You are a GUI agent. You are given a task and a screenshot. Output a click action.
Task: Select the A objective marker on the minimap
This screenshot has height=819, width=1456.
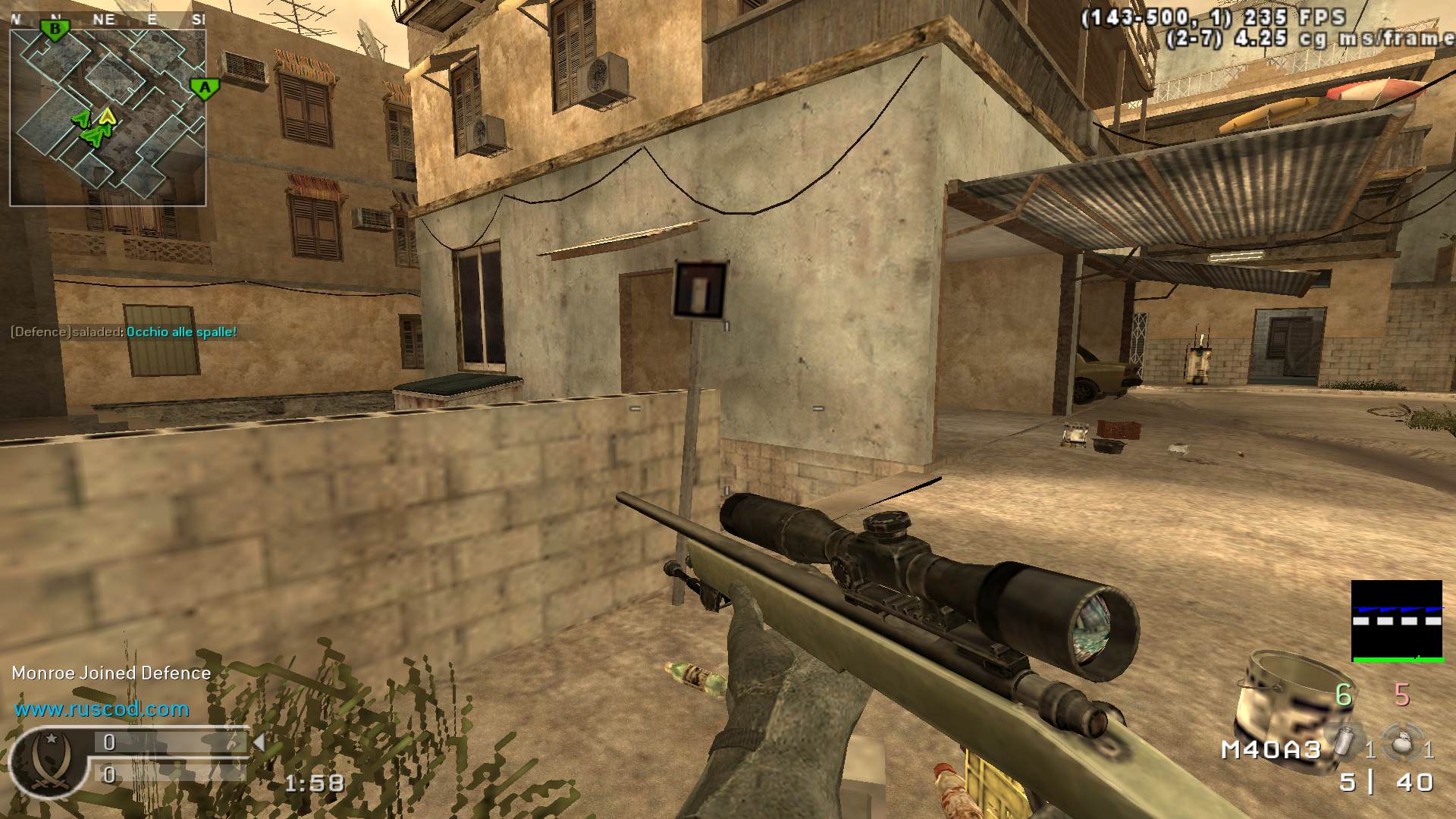pos(205,87)
